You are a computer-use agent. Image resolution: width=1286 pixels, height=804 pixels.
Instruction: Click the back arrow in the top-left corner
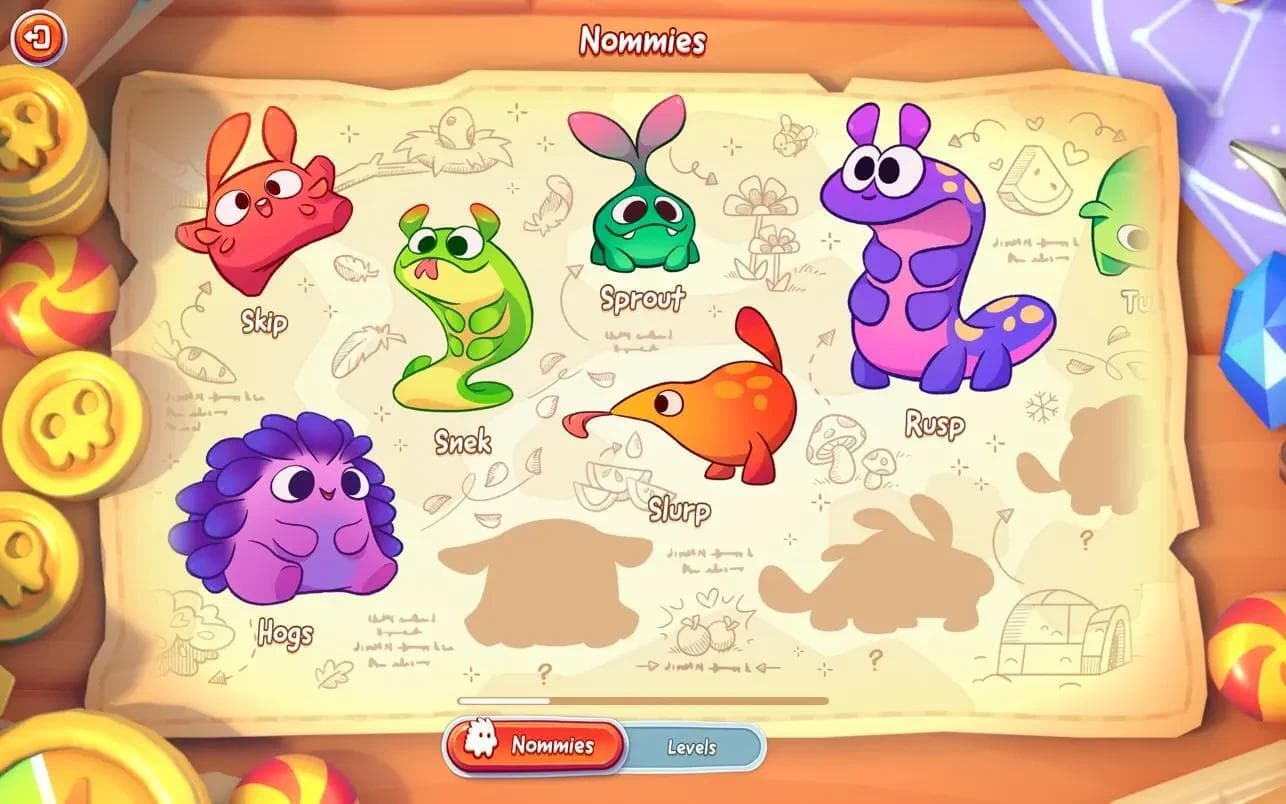(37, 37)
